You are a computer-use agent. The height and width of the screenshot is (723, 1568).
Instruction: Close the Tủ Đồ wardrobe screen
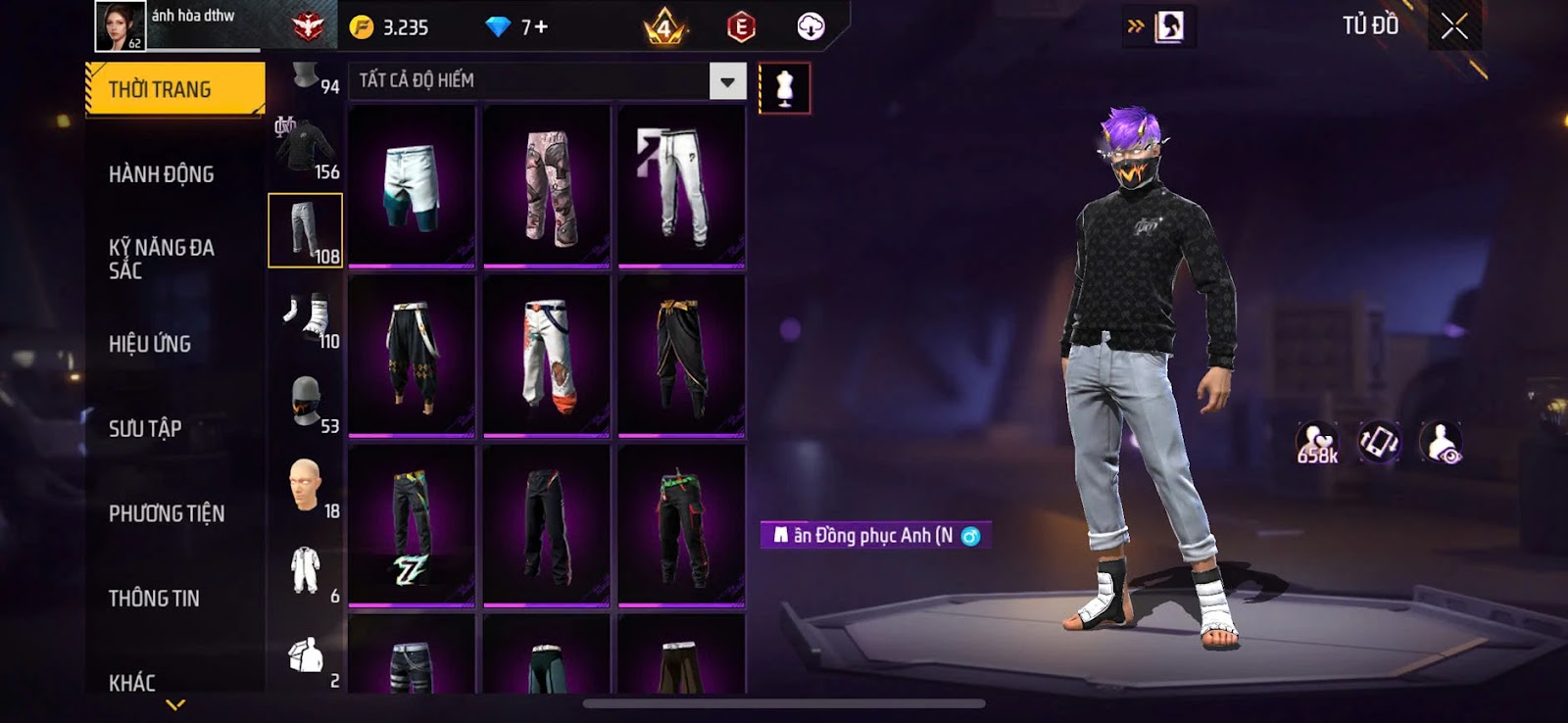tap(1454, 26)
